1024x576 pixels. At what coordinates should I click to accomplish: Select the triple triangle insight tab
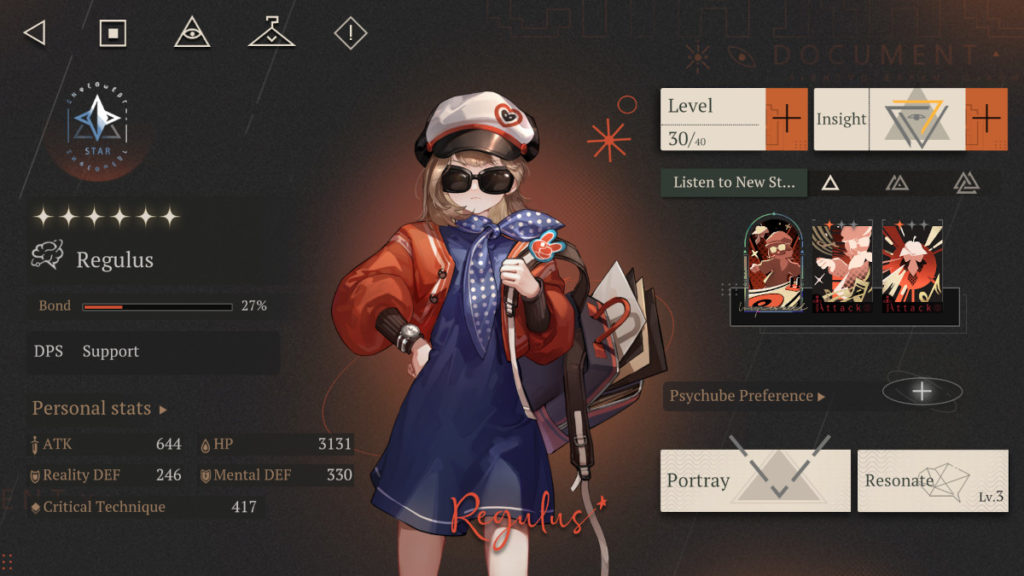965,183
